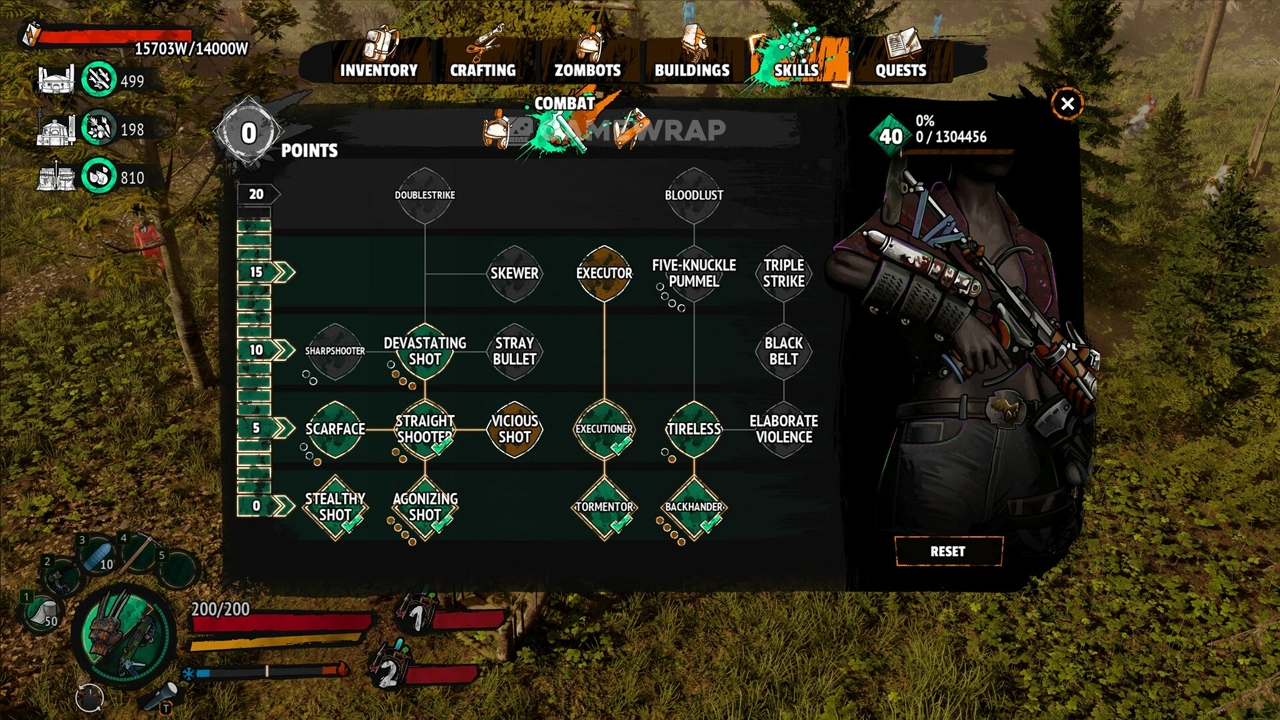
Task: Select the Stray Bullet skill
Action: click(x=514, y=351)
